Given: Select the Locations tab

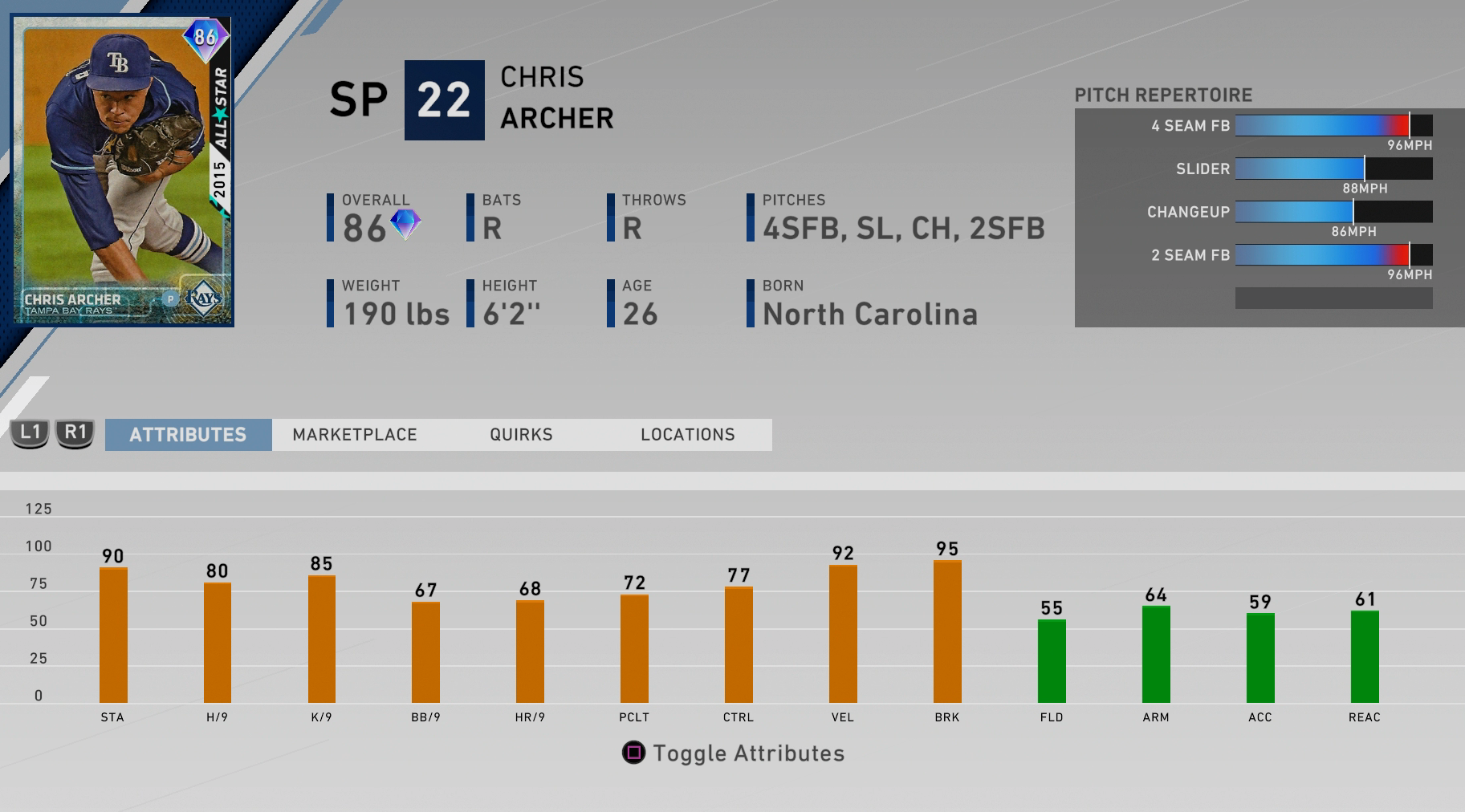Looking at the screenshot, I should click(687, 434).
